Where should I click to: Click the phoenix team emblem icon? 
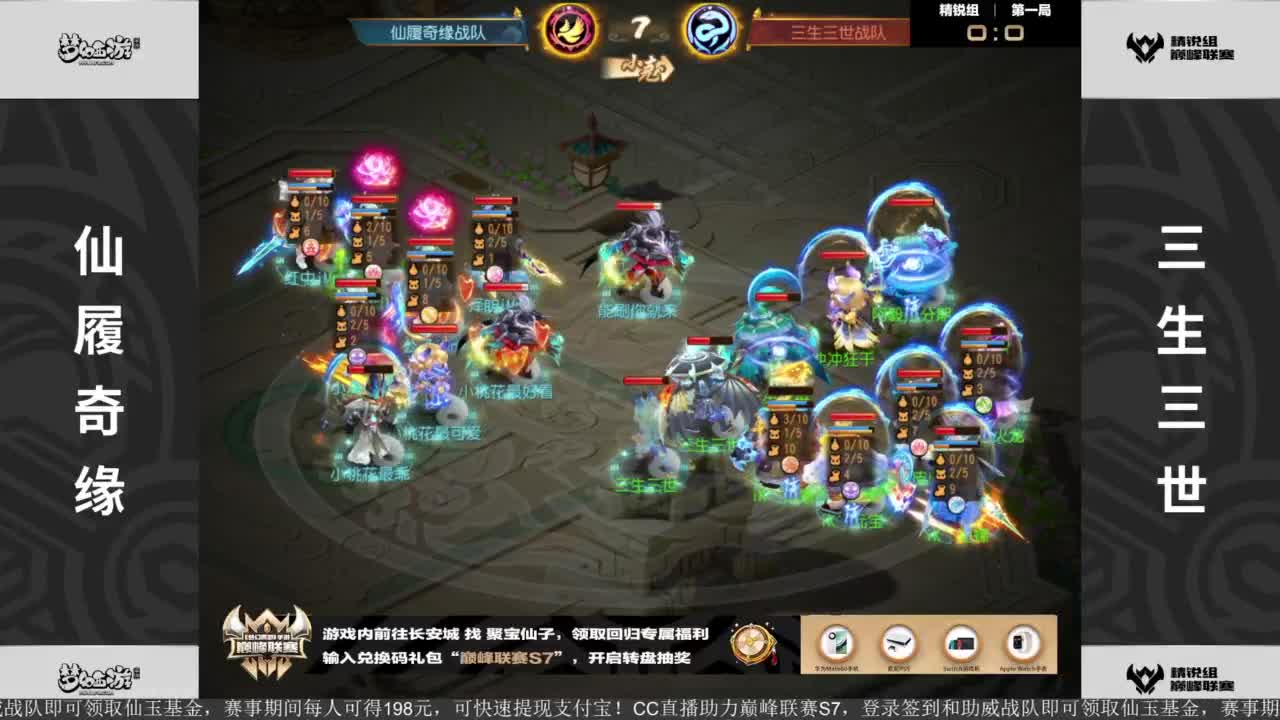[569, 32]
